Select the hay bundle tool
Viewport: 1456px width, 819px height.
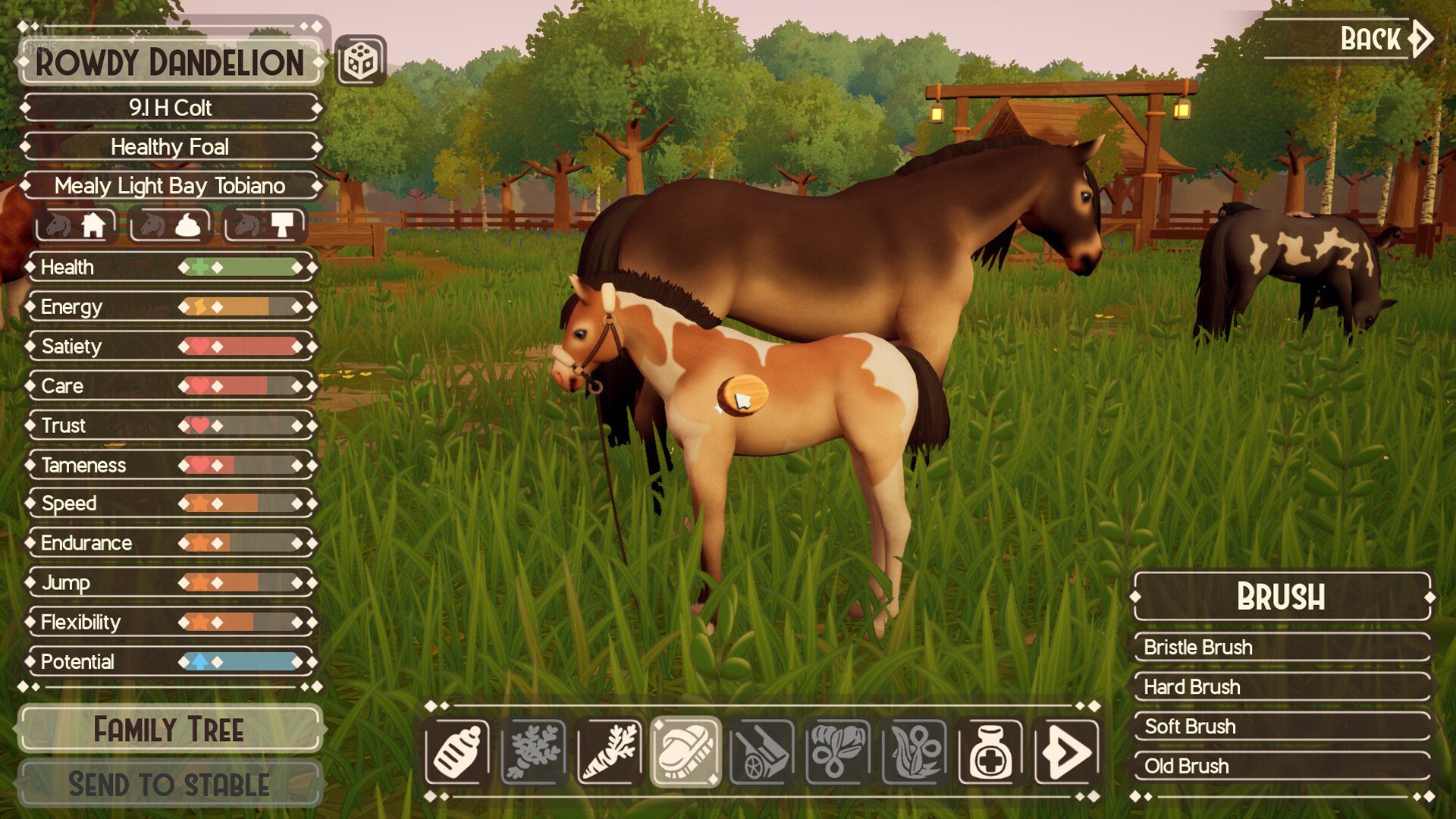[837, 752]
